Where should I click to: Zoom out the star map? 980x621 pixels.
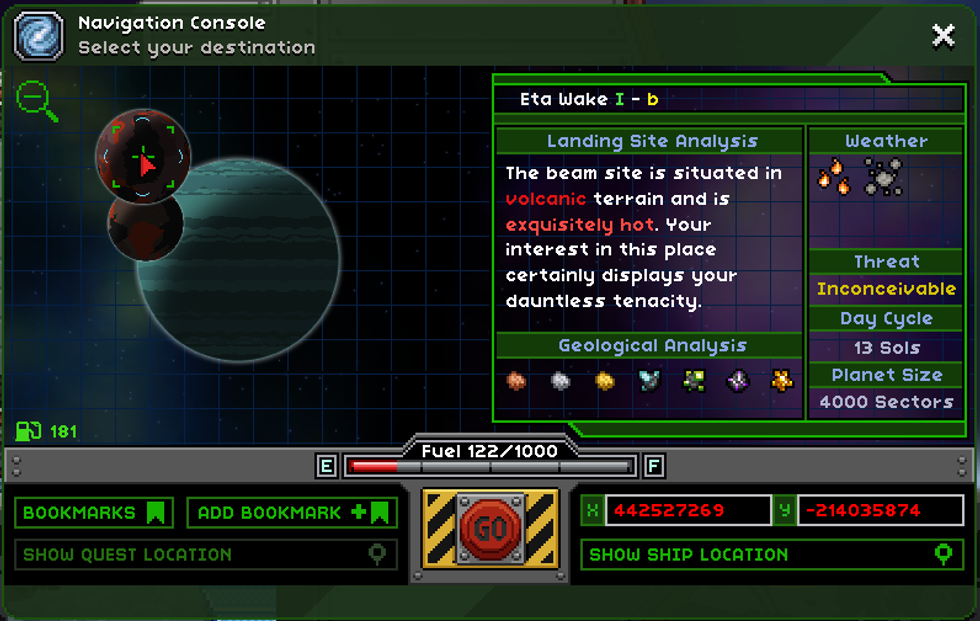(x=36, y=100)
